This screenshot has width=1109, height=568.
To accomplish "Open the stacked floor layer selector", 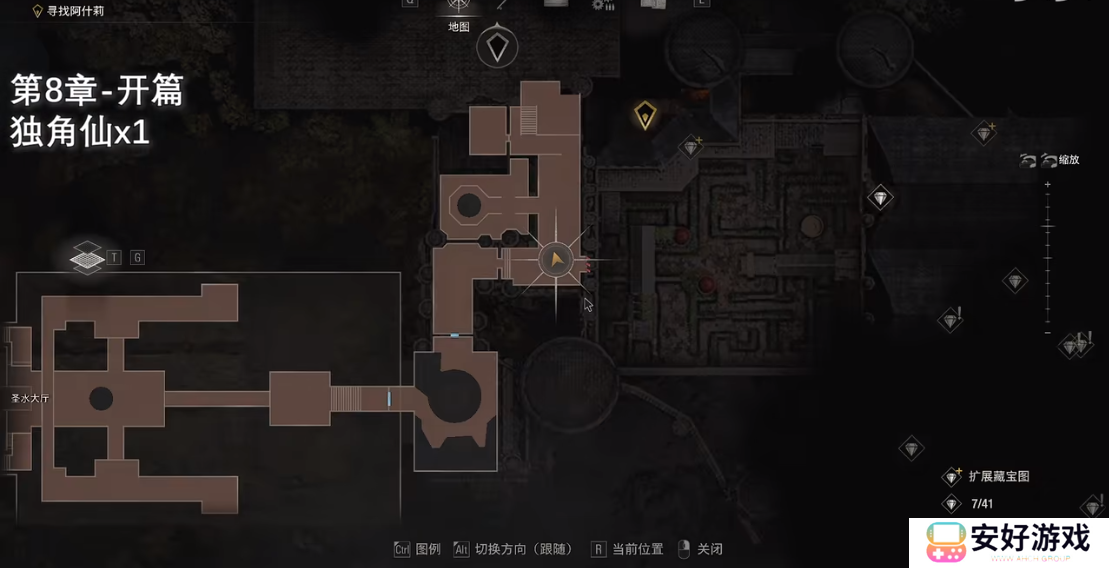I will pyautogui.click(x=88, y=257).
